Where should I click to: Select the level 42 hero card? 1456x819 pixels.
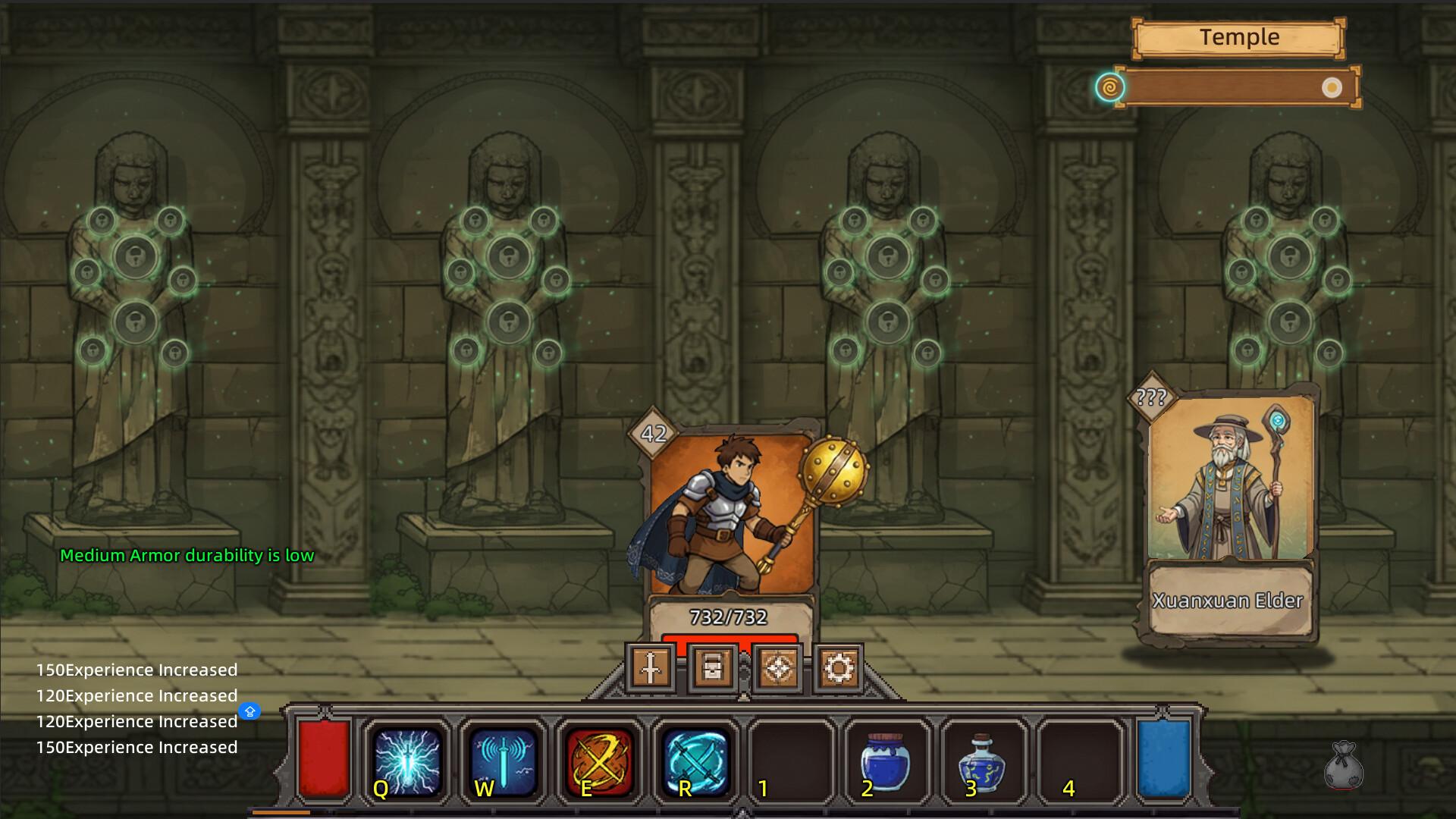730,523
